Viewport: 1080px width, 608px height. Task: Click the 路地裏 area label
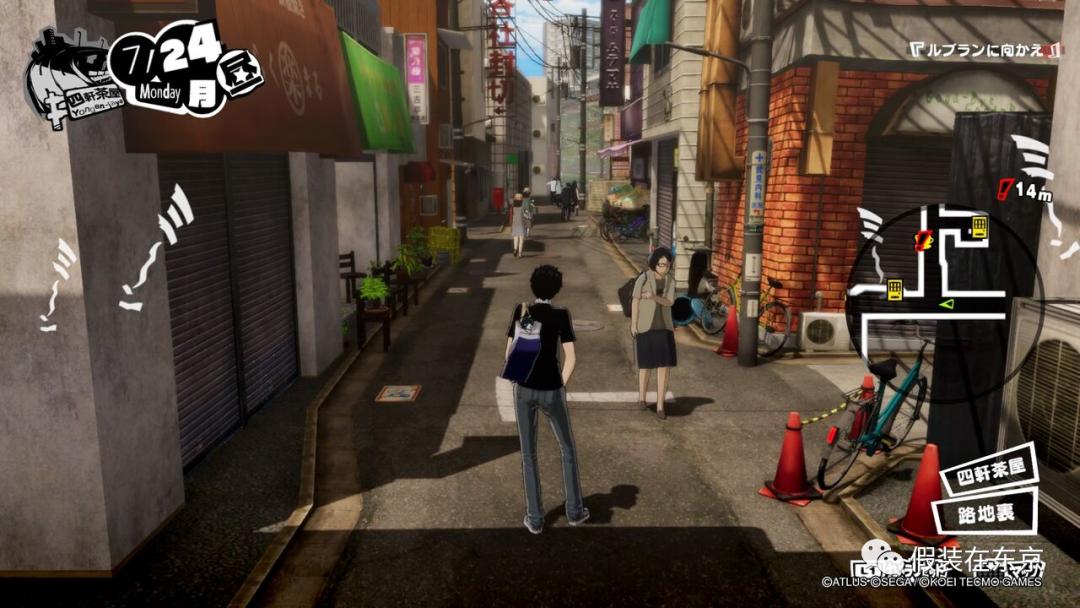(985, 513)
